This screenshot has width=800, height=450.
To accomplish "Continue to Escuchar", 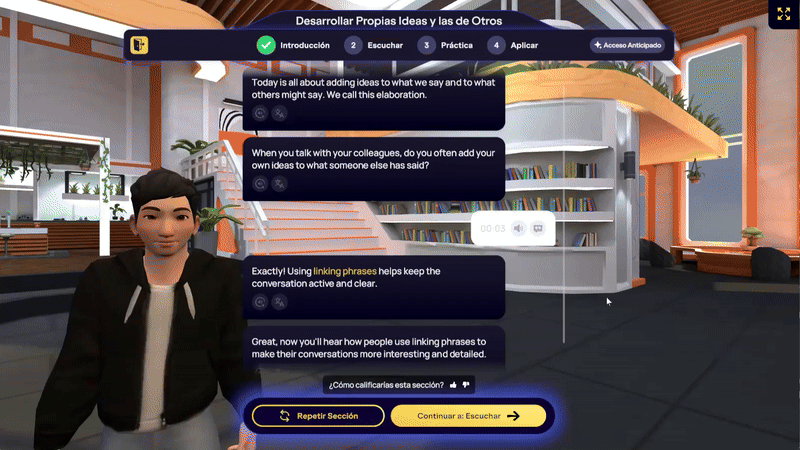I will (468, 416).
